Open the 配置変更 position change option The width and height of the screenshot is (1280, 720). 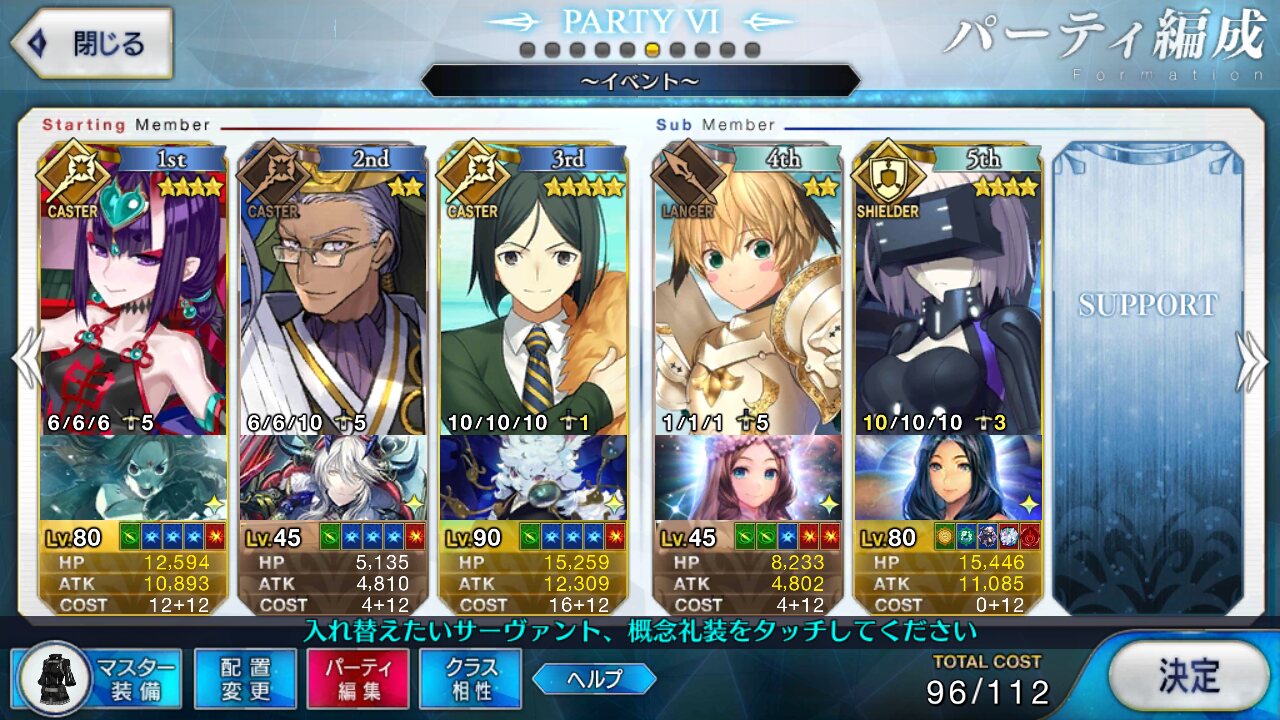point(245,679)
